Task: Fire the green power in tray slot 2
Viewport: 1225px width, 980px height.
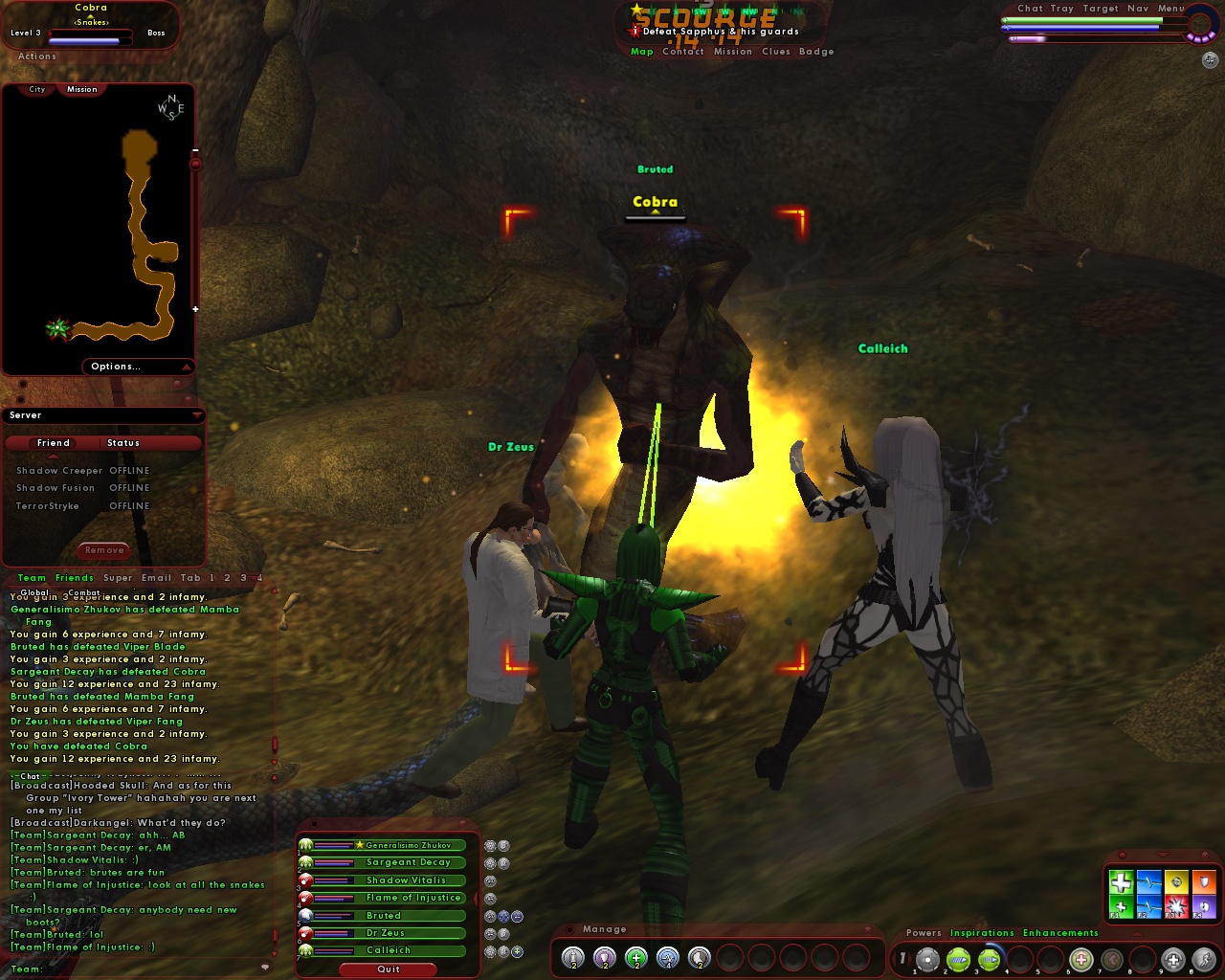Action: click(957, 957)
